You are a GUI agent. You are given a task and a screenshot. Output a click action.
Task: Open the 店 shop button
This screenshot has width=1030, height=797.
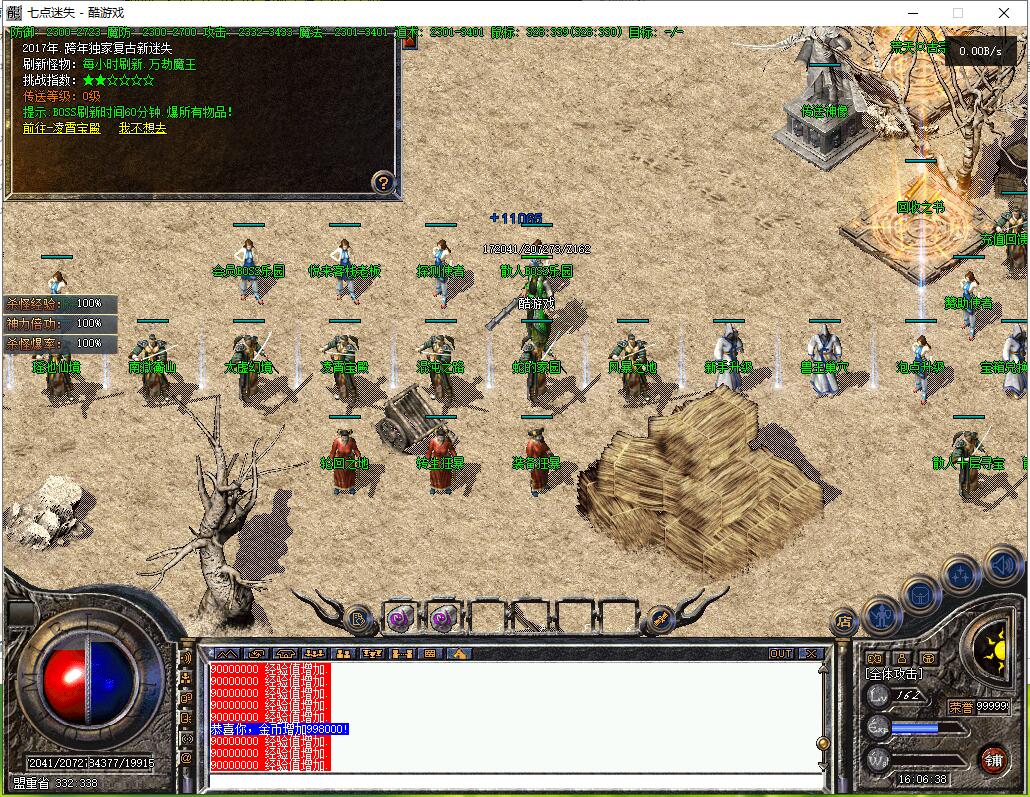click(x=843, y=622)
